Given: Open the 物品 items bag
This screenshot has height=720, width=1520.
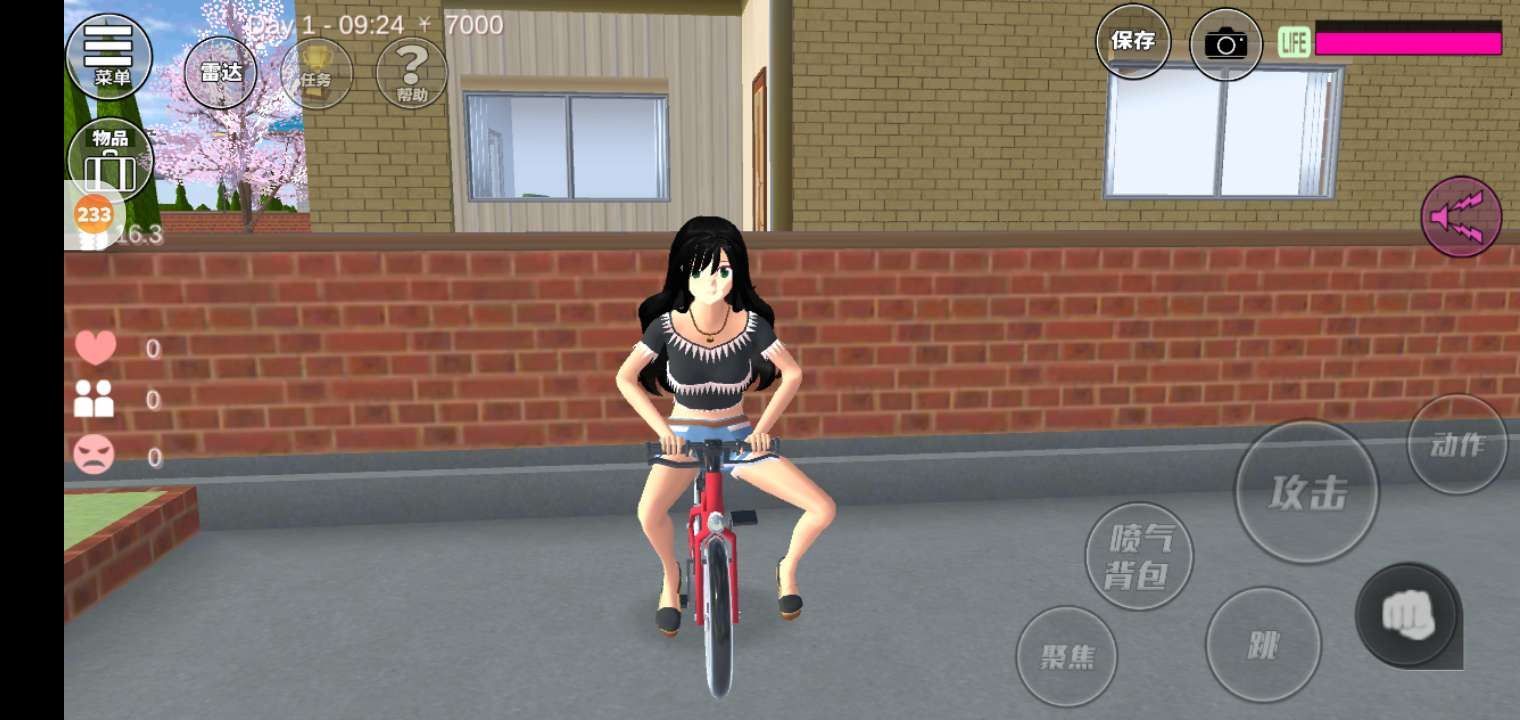Looking at the screenshot, I should pyautogui.click(x=110, y=158).
